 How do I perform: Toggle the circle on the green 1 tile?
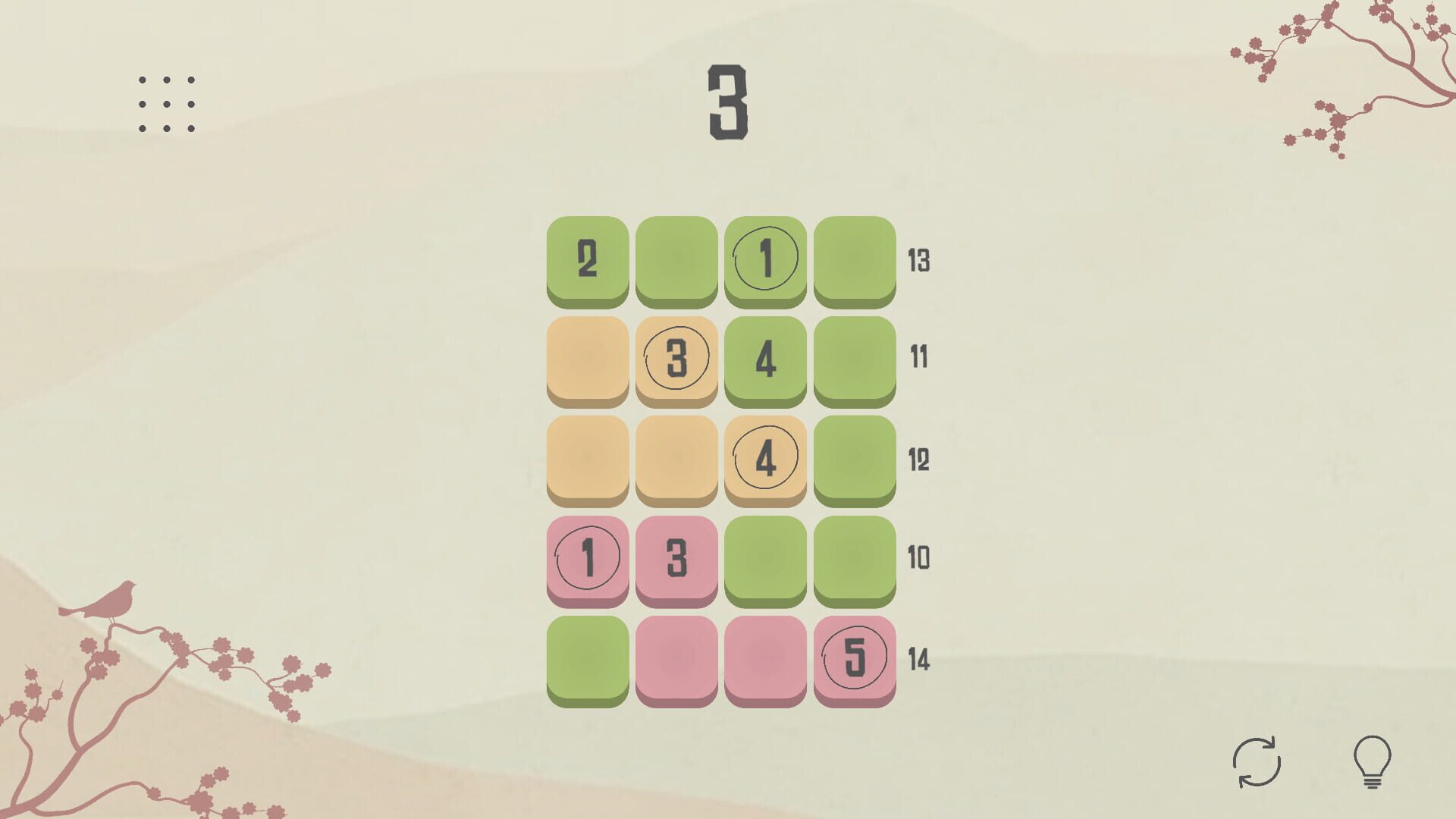(767, 258)
